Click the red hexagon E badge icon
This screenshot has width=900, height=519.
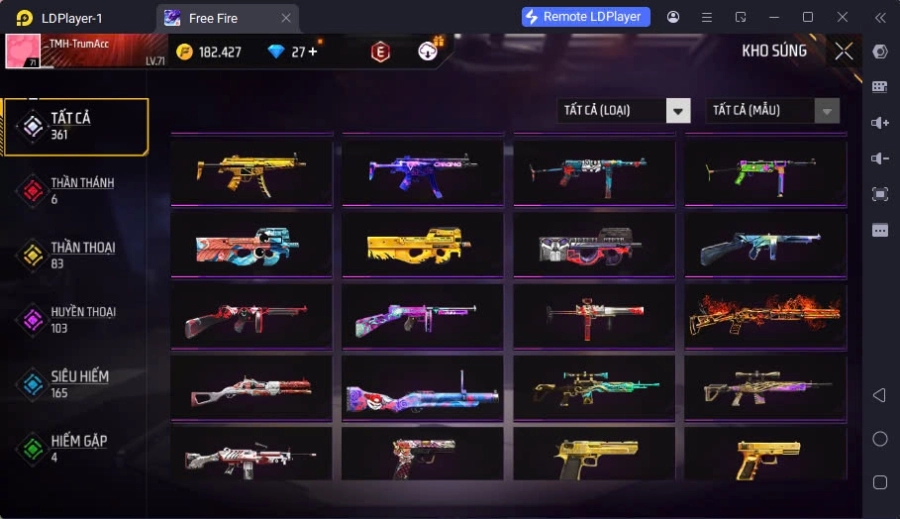coord(380,52)
